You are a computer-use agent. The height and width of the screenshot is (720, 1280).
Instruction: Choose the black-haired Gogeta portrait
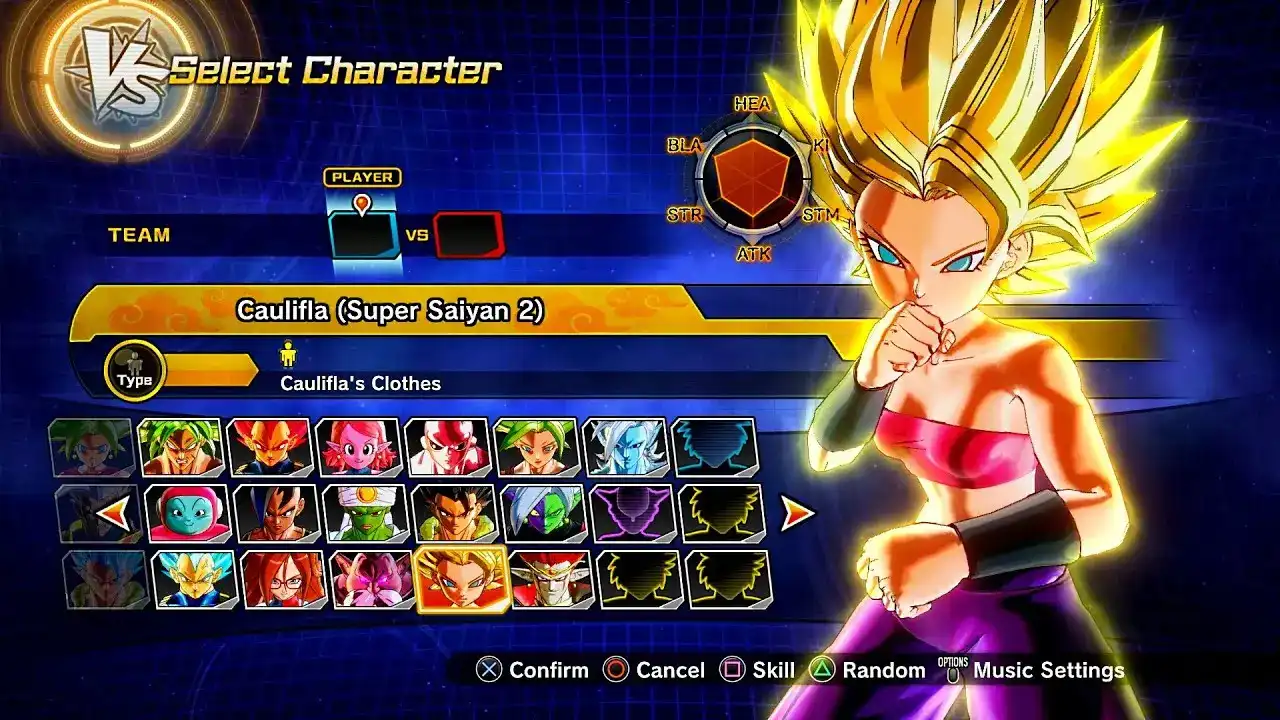[x=454, y=513]
